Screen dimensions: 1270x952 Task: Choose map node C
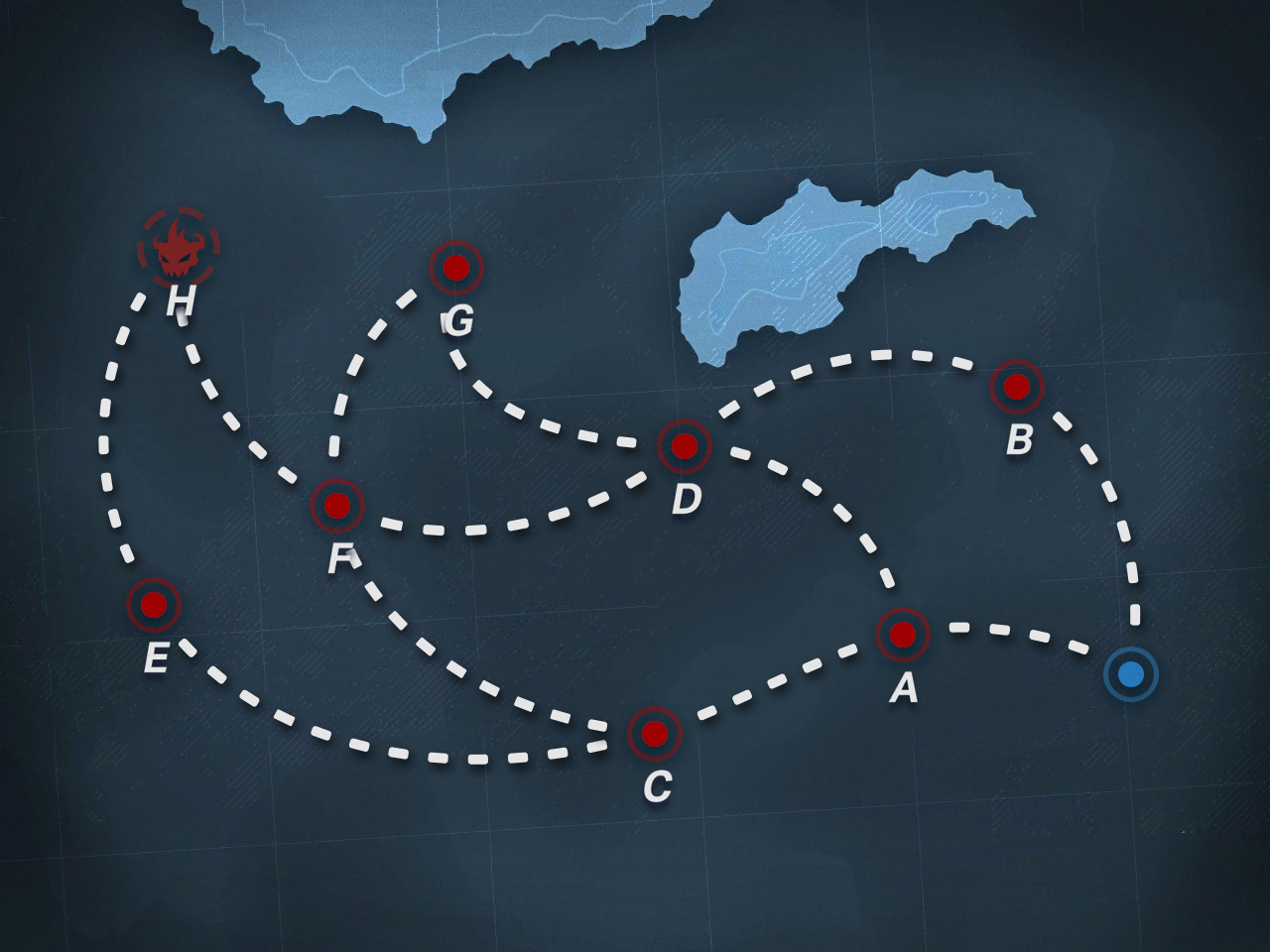tap(655, 734)
